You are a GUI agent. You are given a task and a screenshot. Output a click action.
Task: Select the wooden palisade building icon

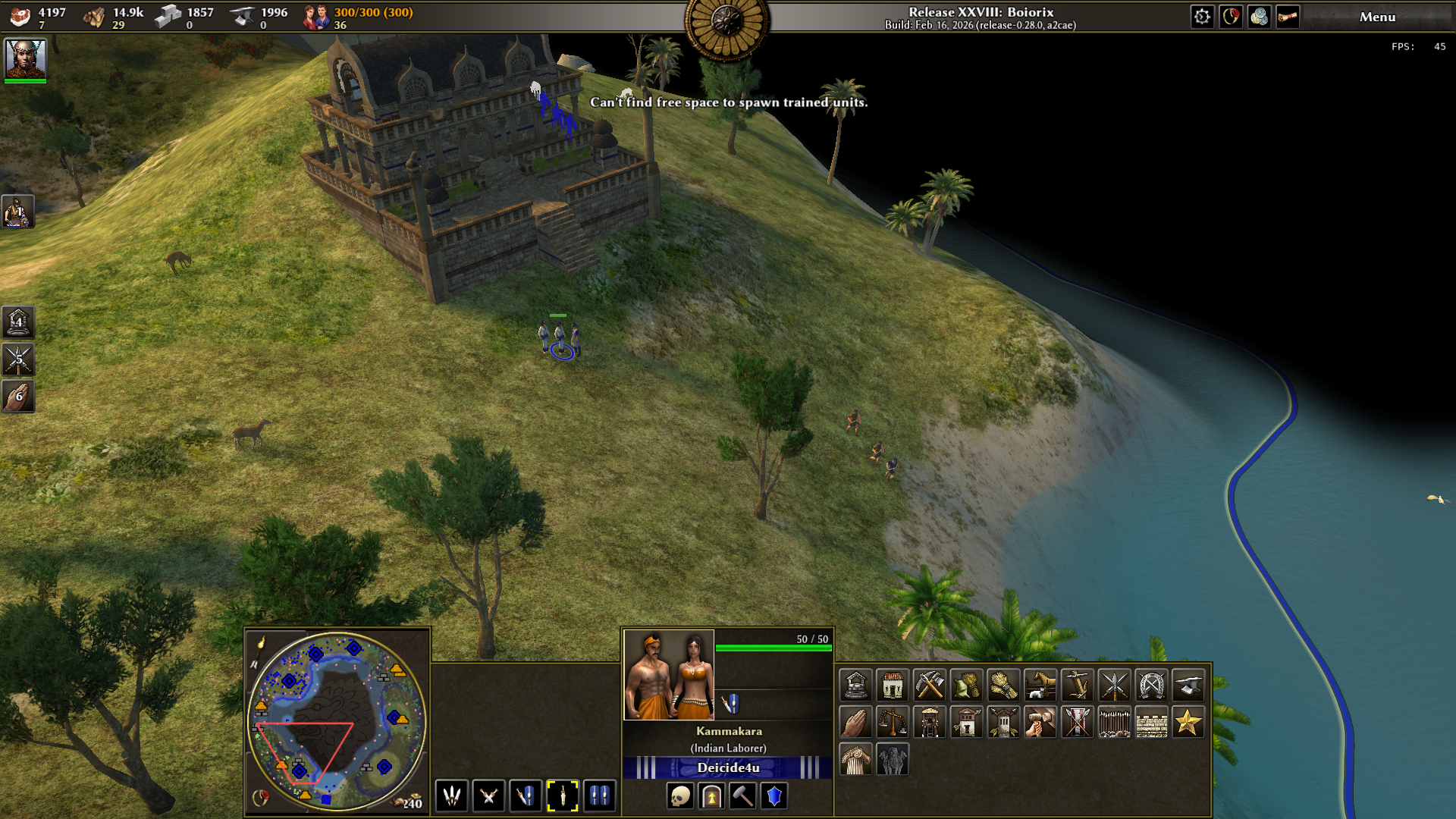[x=1114, y=723]
